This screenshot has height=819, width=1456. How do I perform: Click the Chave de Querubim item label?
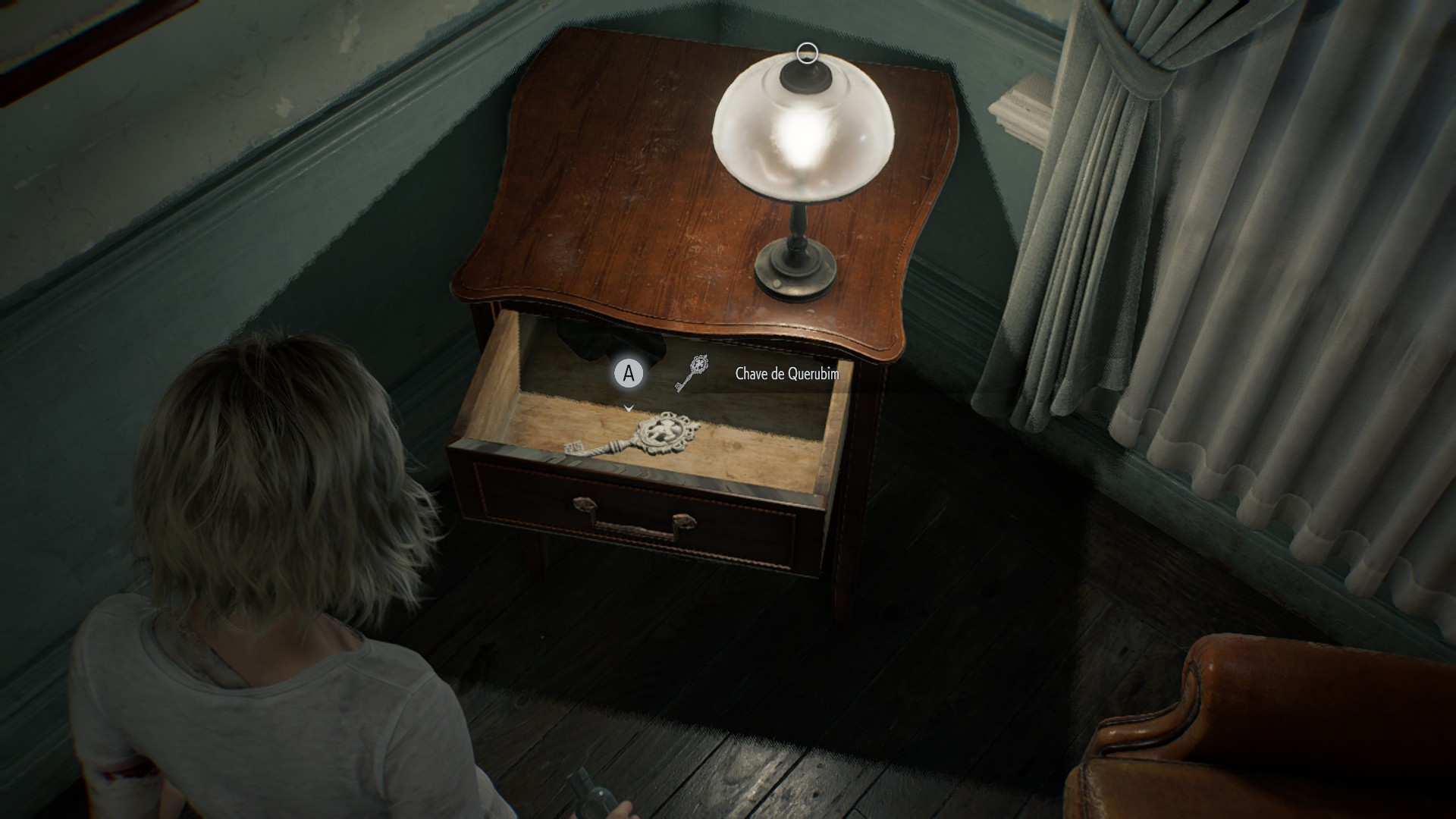787,373
